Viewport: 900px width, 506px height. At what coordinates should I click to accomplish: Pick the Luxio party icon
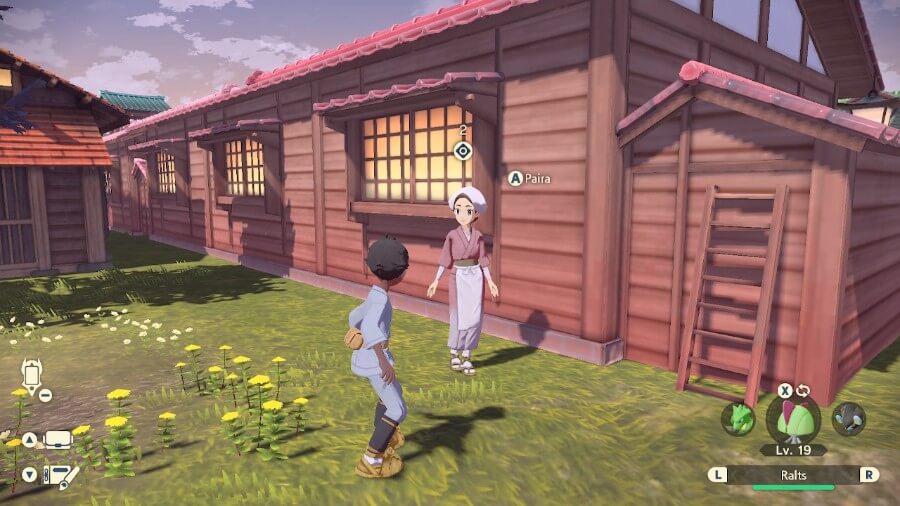point(848,418)
